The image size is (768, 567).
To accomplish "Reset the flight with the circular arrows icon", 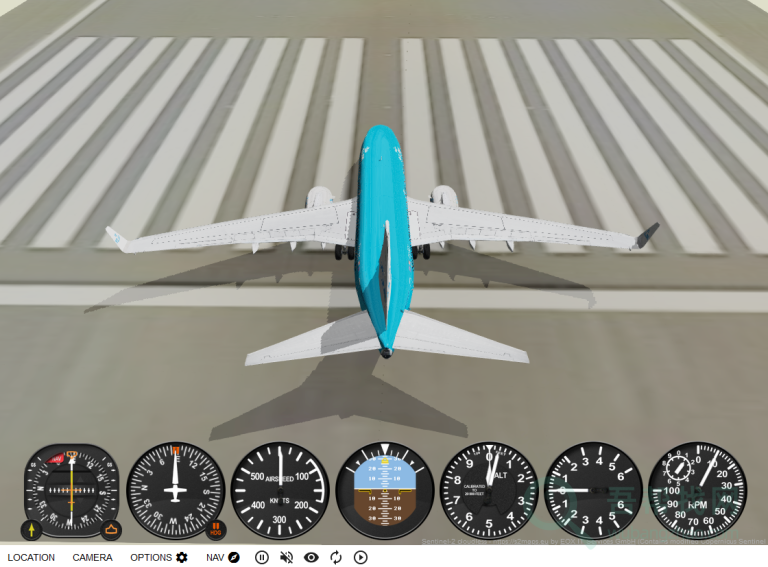I will 336,557.
